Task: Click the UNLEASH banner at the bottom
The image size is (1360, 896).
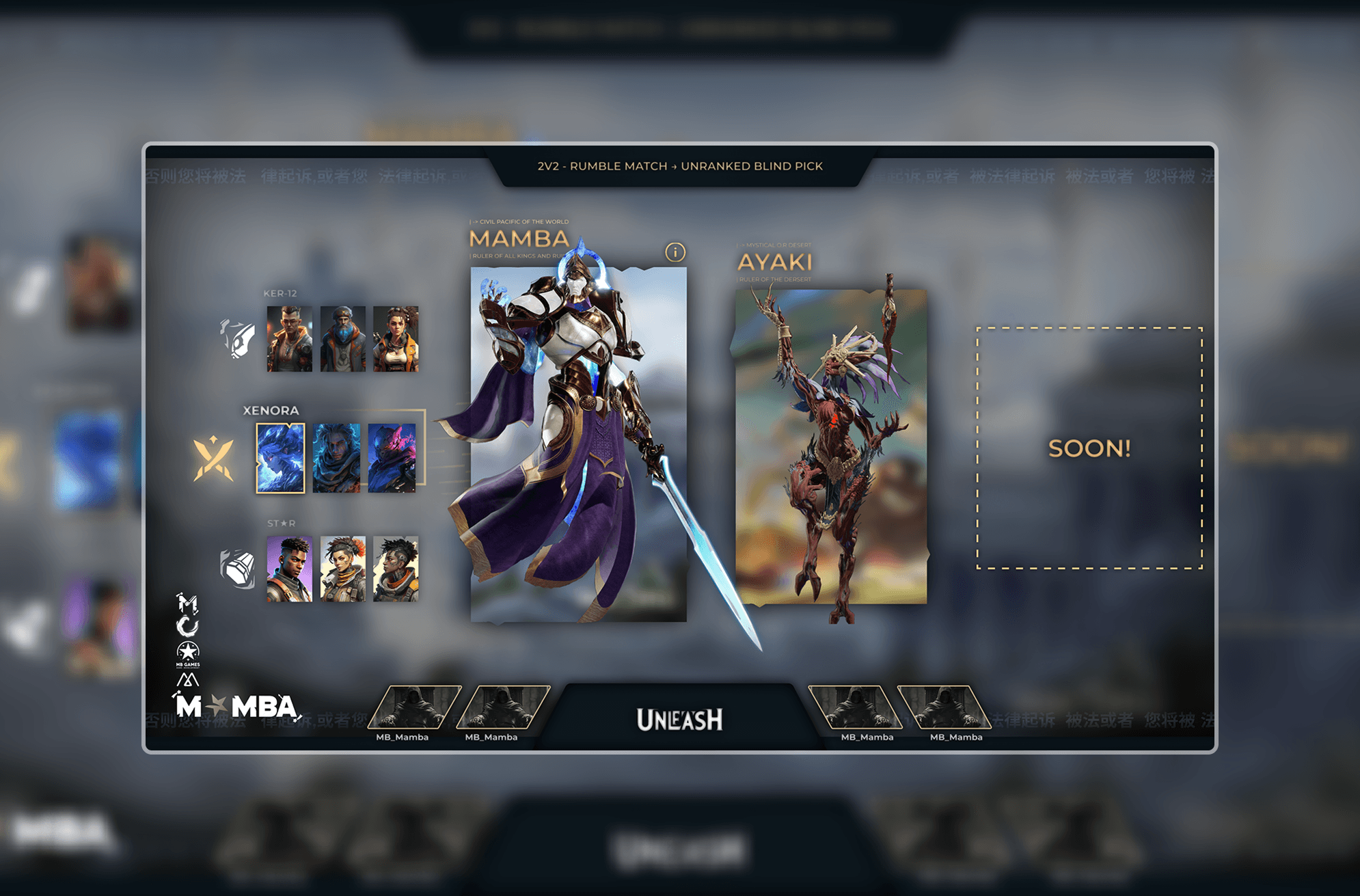Action: pos(680,719)
